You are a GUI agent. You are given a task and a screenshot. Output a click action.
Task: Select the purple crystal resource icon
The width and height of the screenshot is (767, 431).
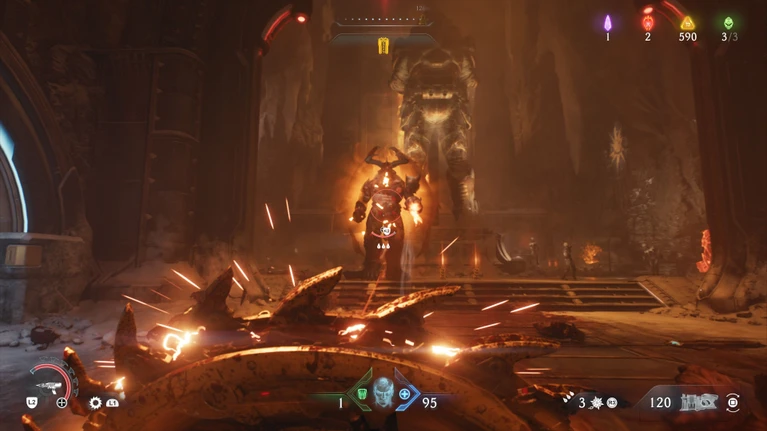point(607,22)
